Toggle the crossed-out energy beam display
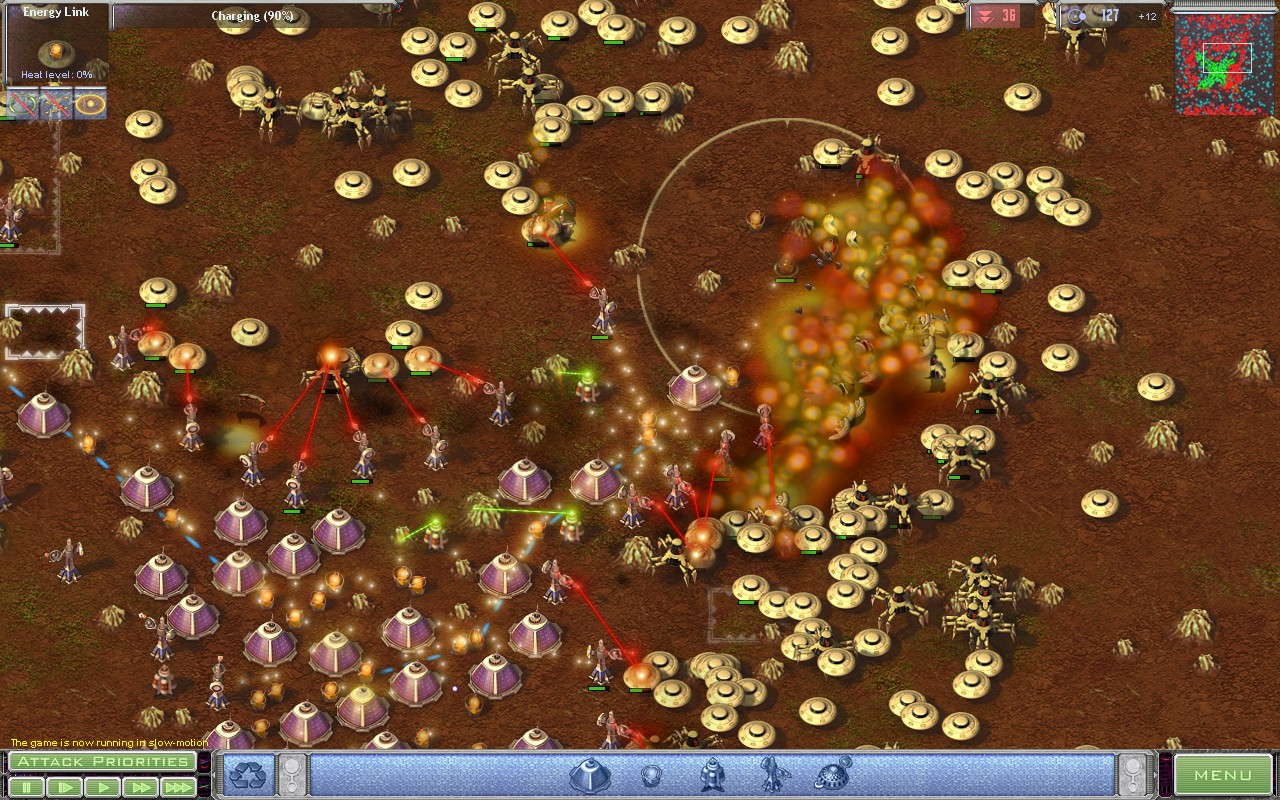 click(57, 101)
